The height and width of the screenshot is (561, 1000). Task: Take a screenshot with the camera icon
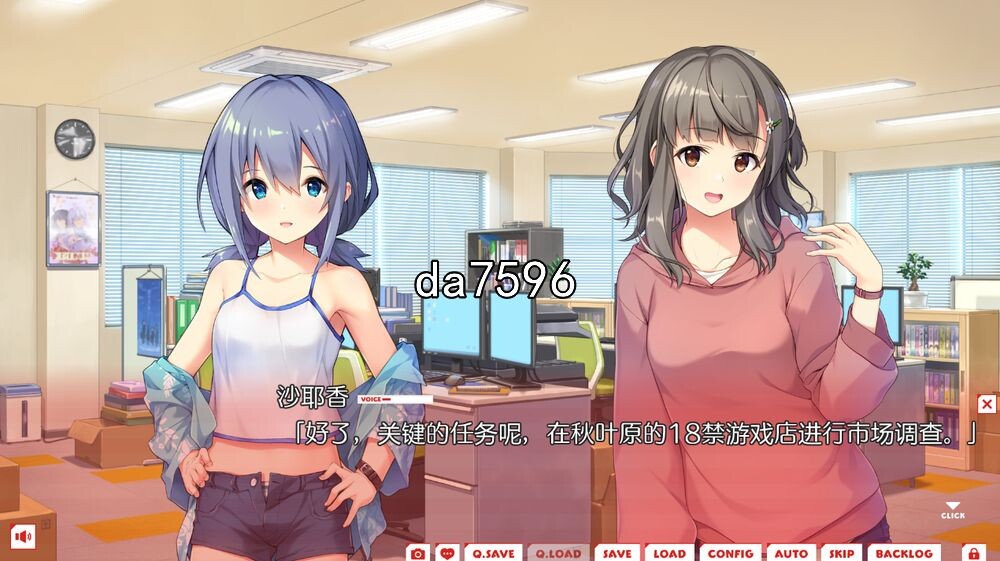point(418,553)
